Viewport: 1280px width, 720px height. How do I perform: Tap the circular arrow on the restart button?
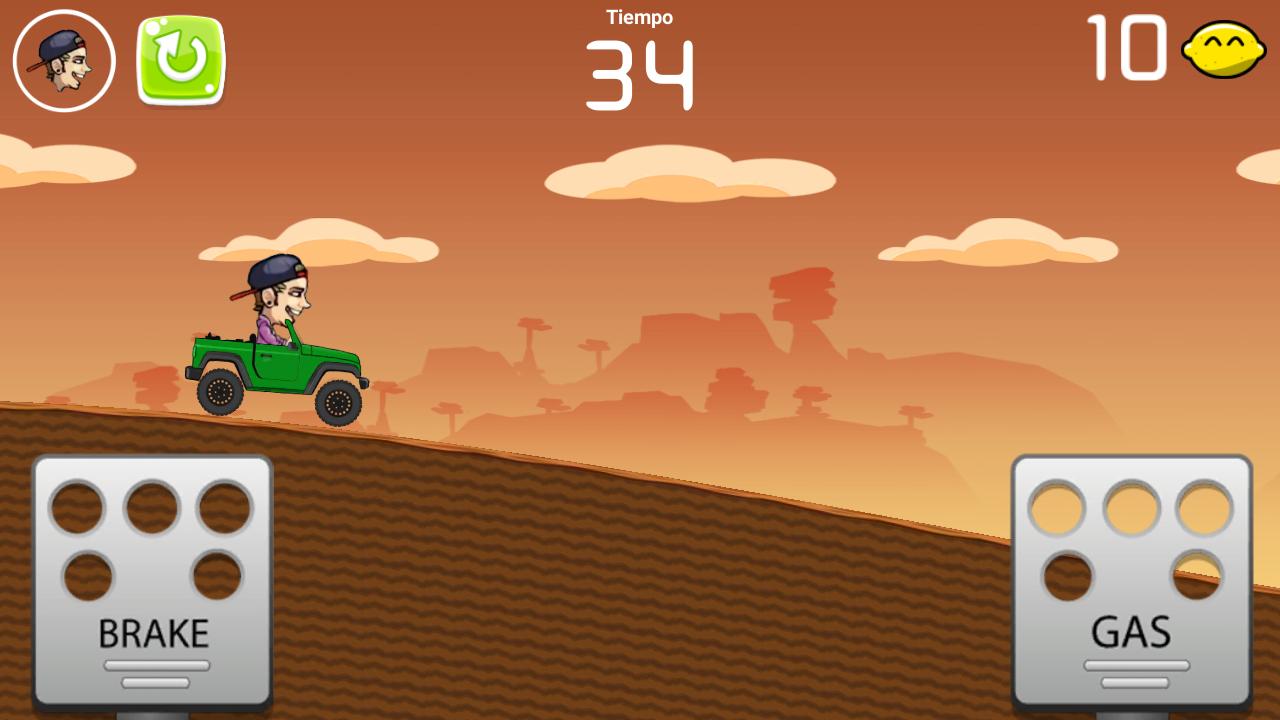(x=178, y=58)
